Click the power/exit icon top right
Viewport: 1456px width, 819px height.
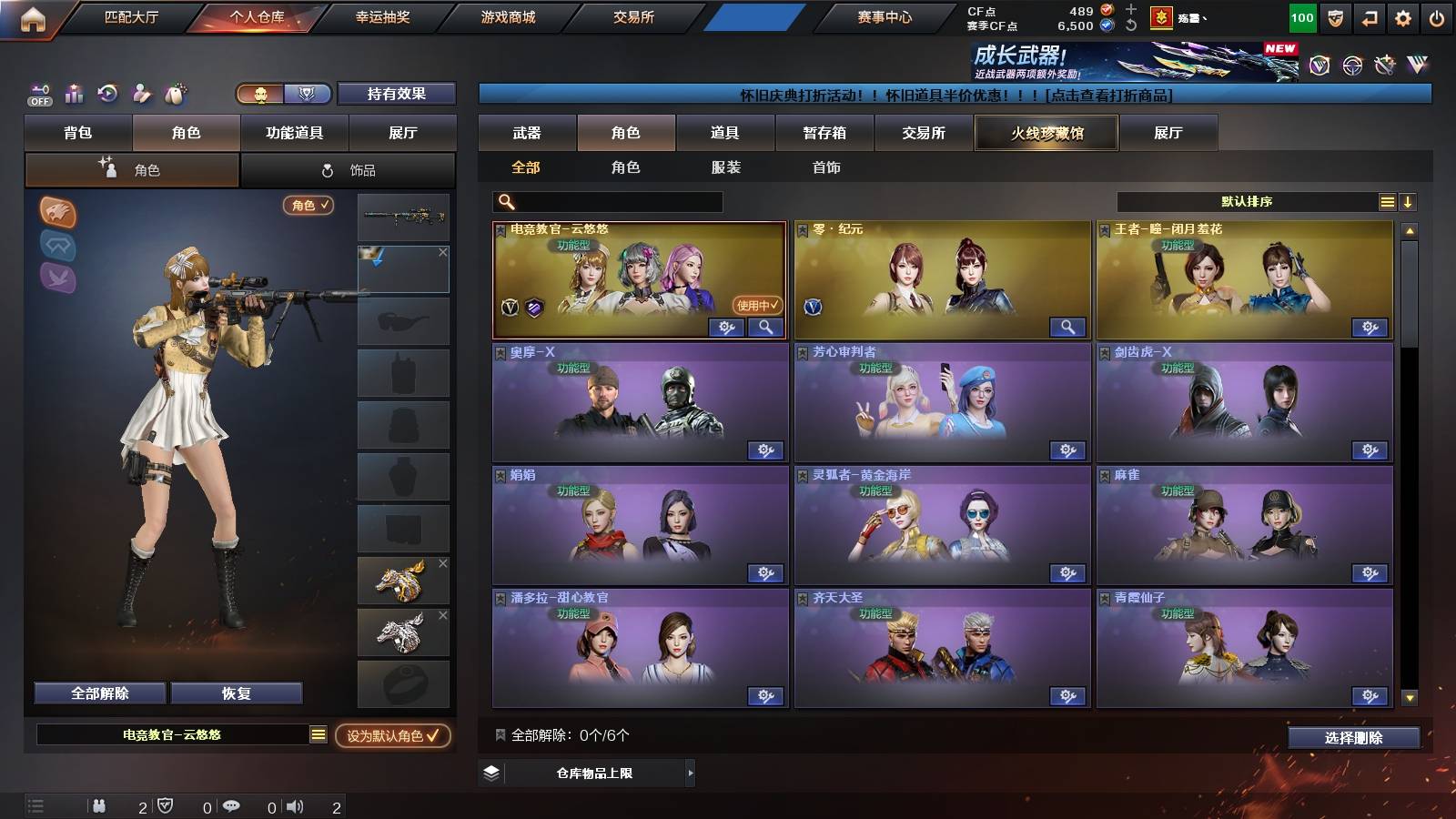point(1435,17)
